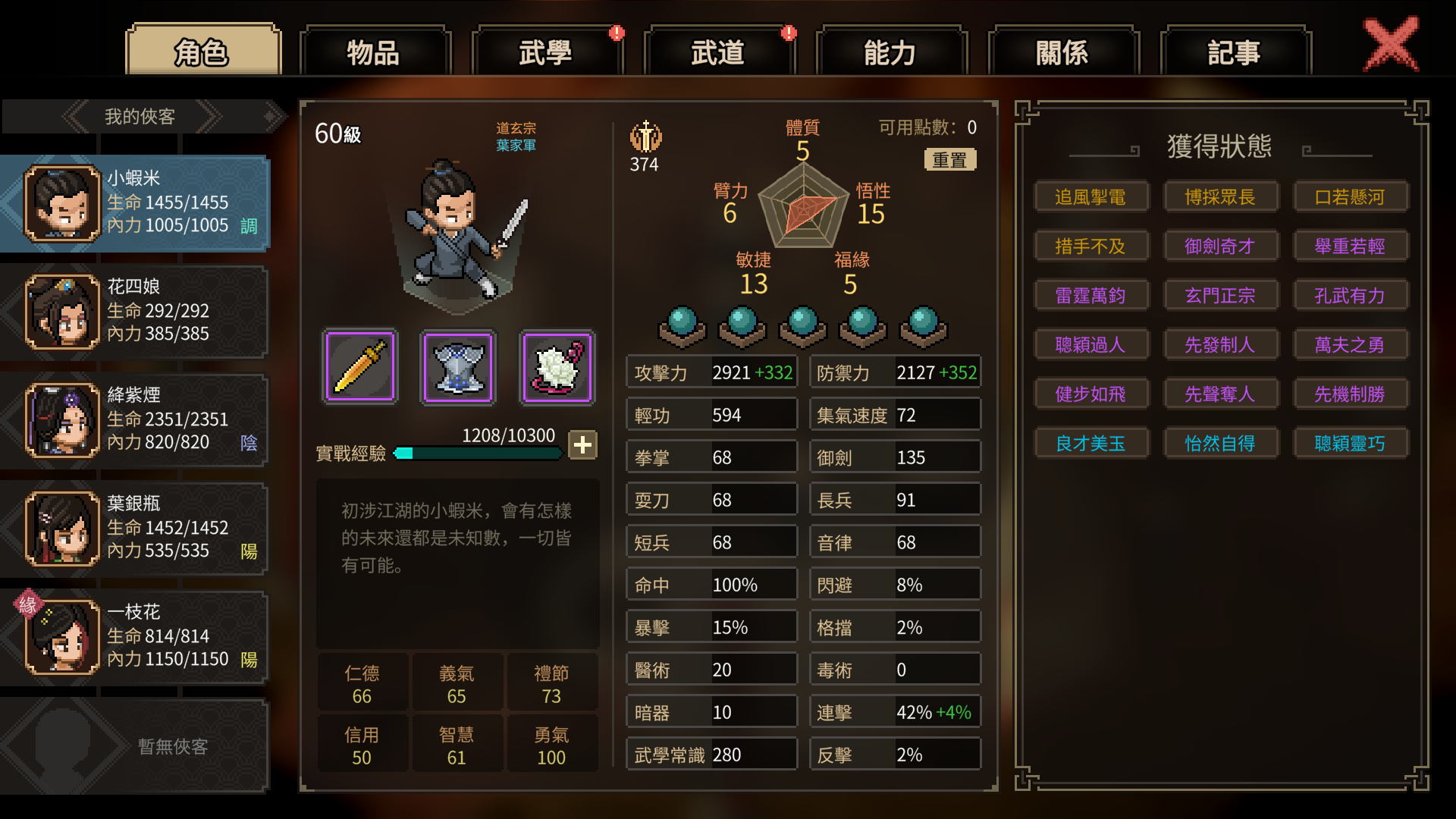Switch to the 物品 tab

374,52
